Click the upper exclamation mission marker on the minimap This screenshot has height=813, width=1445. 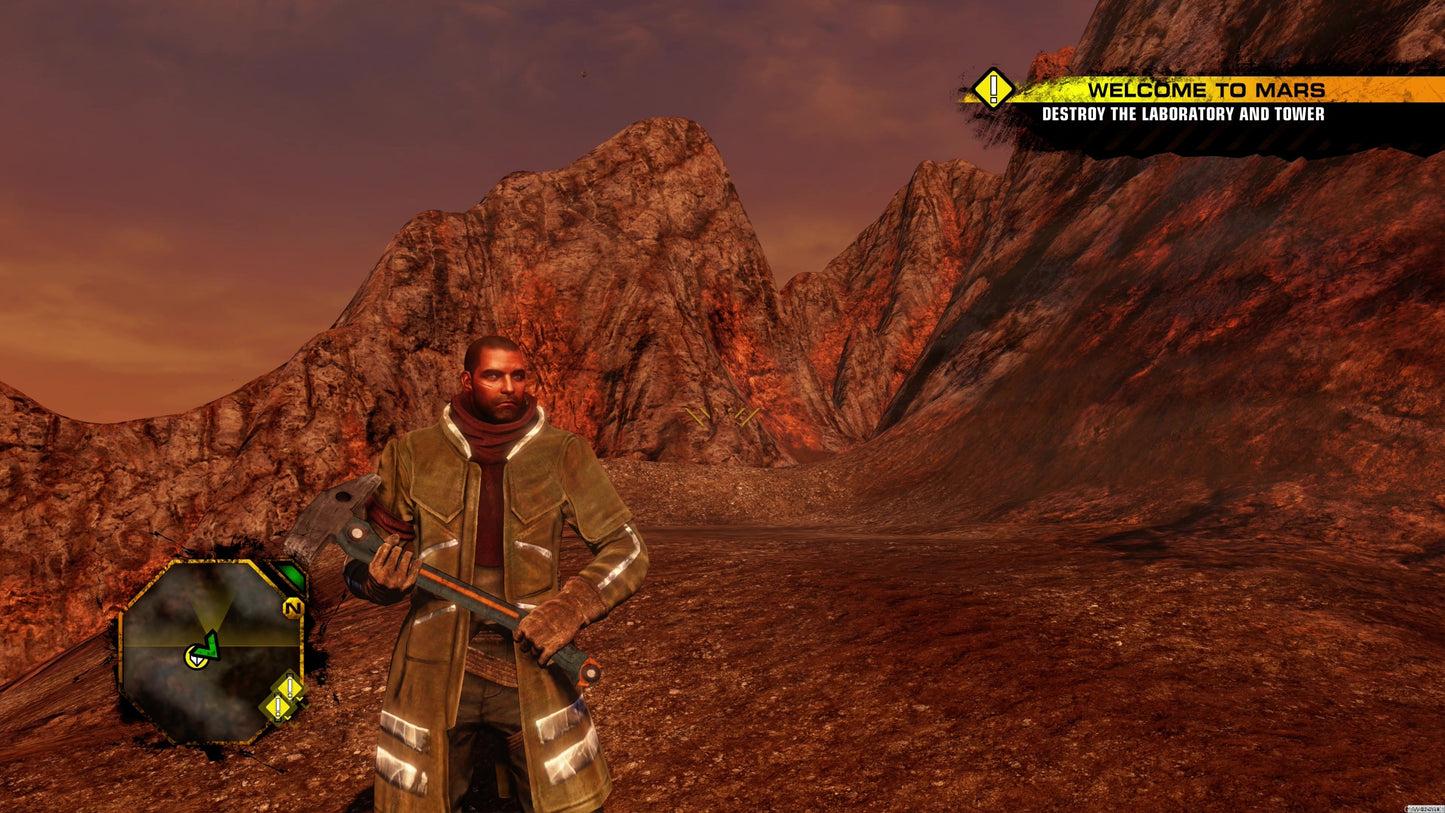pyautogui.click(x=288, y=686)
